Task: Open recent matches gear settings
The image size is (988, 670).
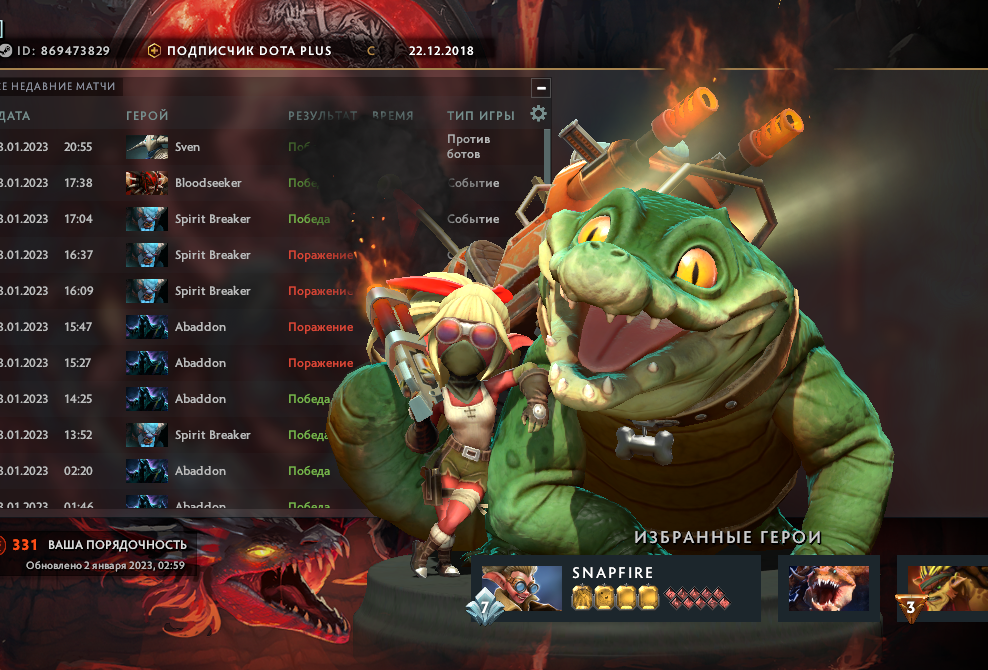Action: point(539,114)
